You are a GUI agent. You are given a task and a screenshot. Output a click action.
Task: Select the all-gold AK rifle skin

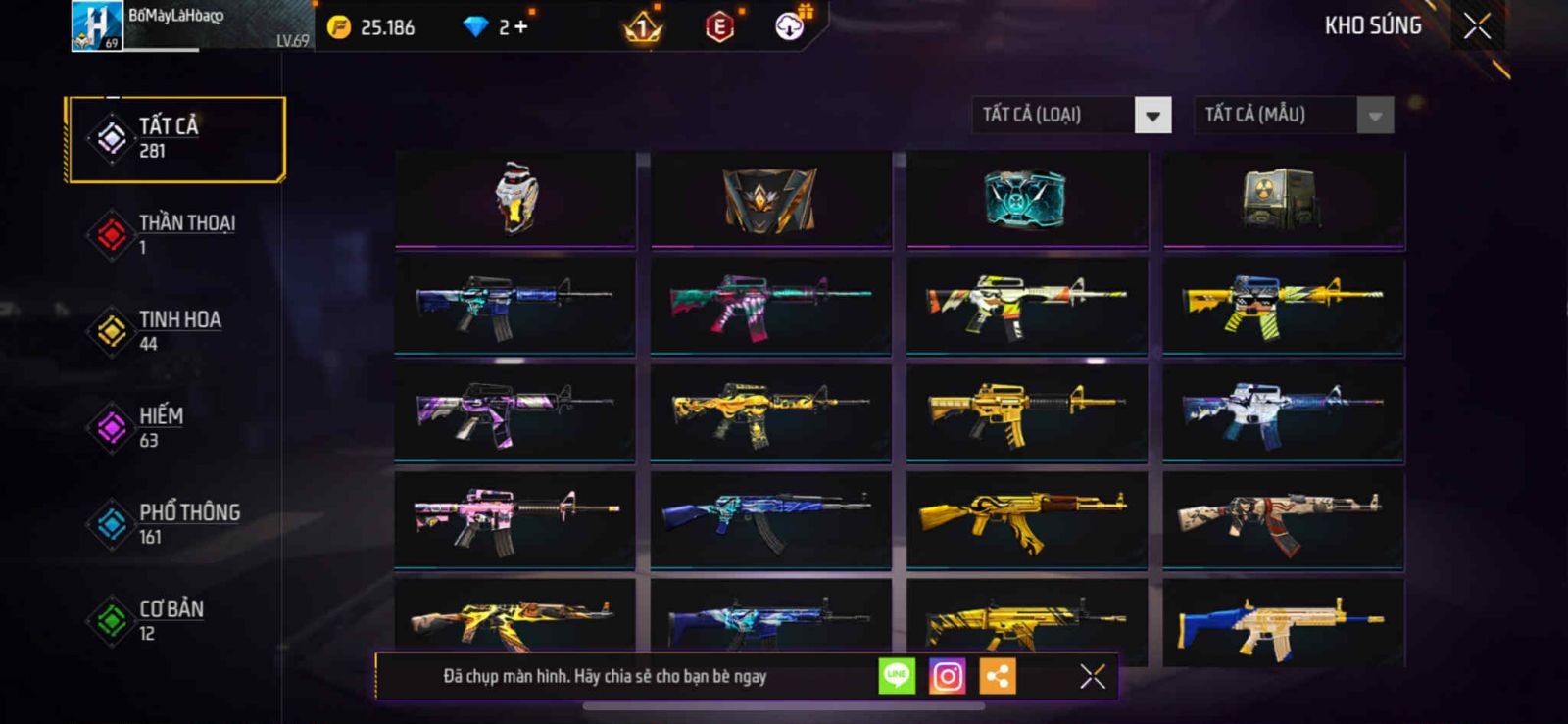coord(1026,519)
